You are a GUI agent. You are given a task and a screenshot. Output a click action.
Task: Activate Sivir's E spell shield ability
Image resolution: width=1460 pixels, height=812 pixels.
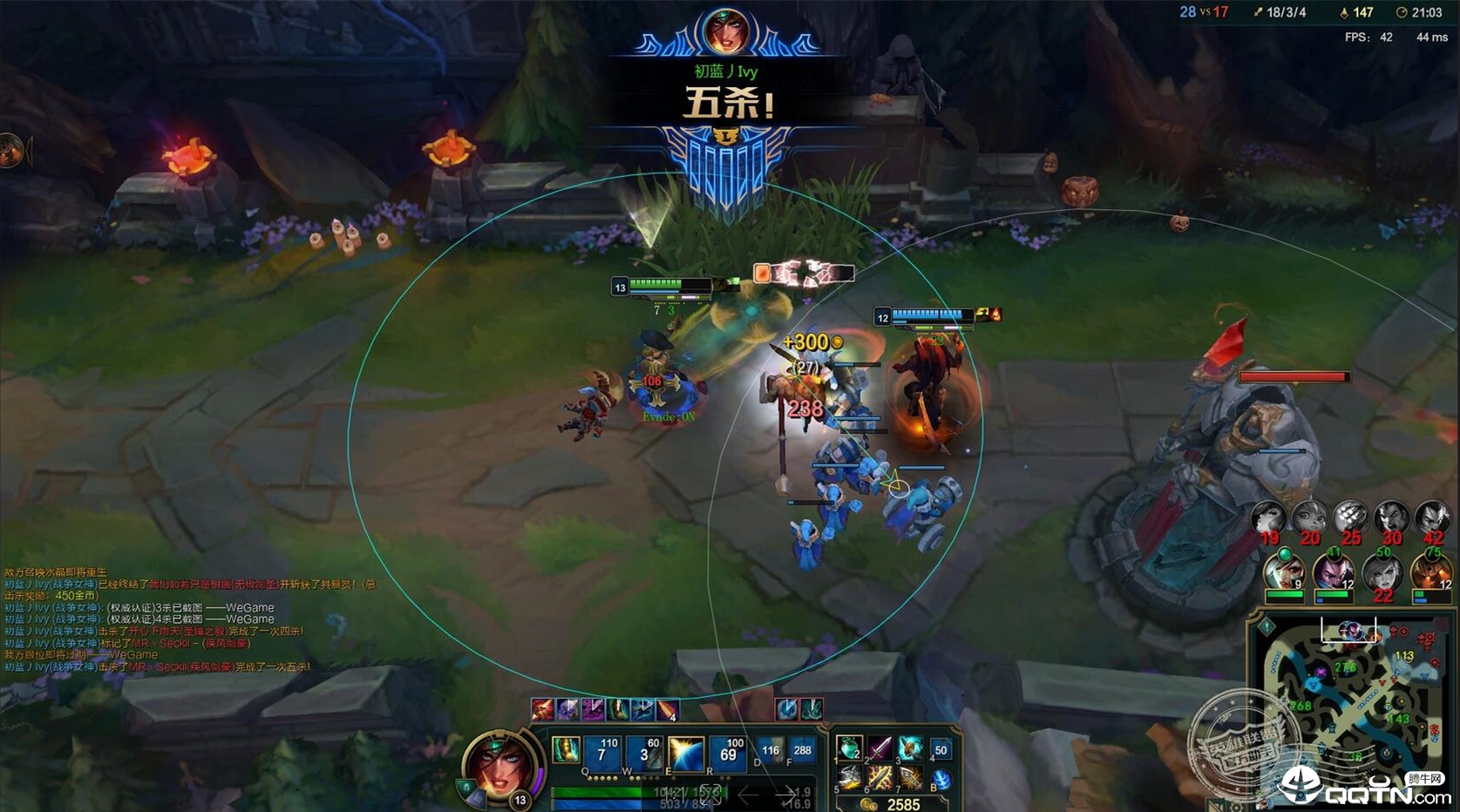(686, 753)
